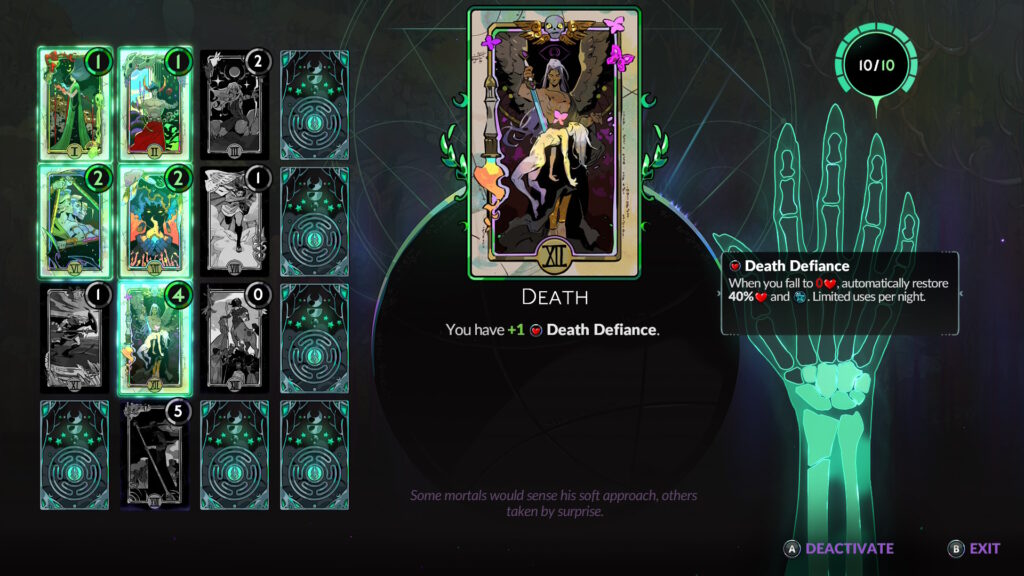Select the fiery active card numbered VII

(x=154, y=221)
